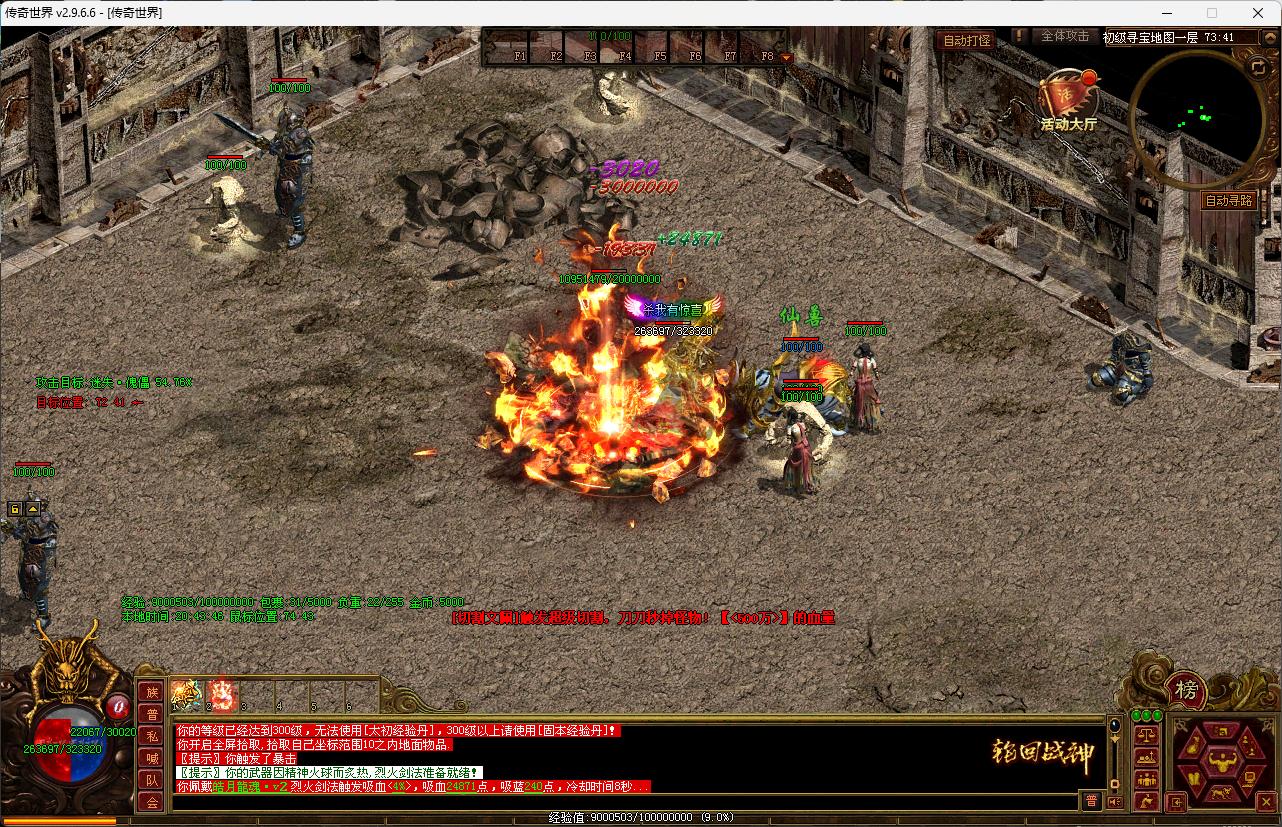Select the 全体攻击 attack mode button

tap(1065, 36)
